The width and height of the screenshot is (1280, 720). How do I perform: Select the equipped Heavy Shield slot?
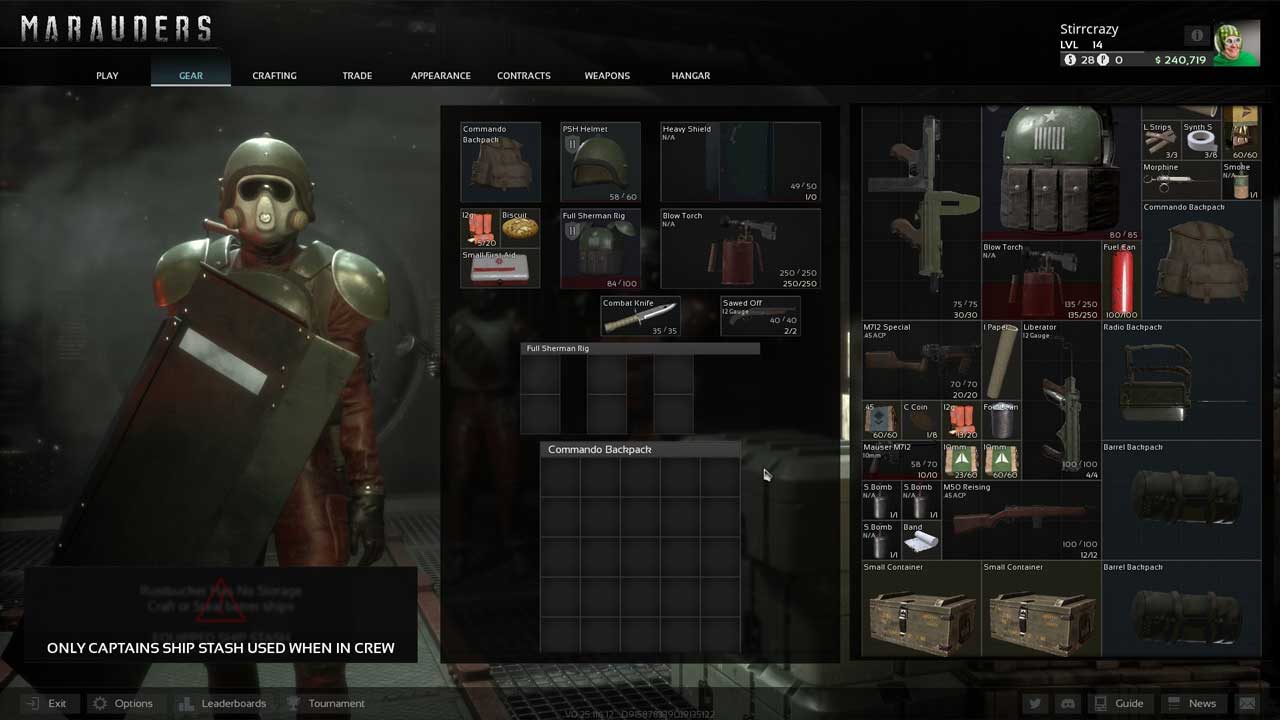tap(740, 162)
